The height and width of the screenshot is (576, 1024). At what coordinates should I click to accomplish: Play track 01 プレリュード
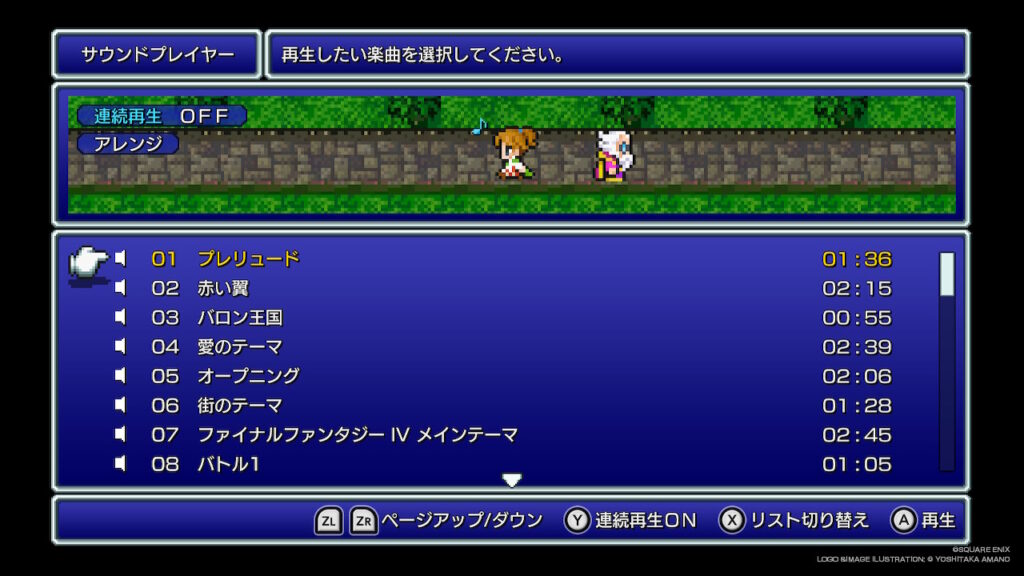click(x=248, y=259)
